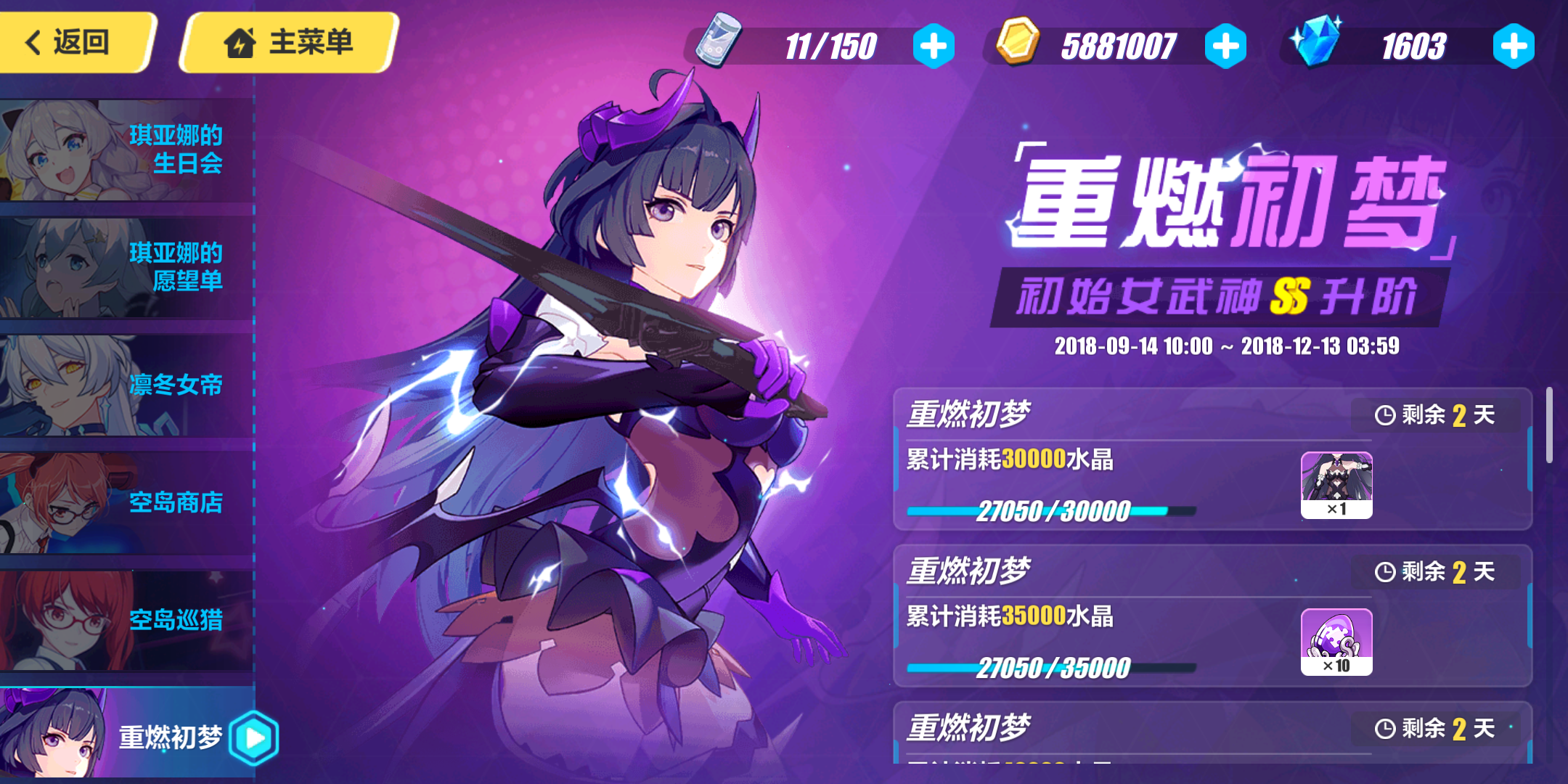Tap plus icon beside crystal count 1603
The width and height of the screenshot is (1568, 784).
tap(1513, 46)
